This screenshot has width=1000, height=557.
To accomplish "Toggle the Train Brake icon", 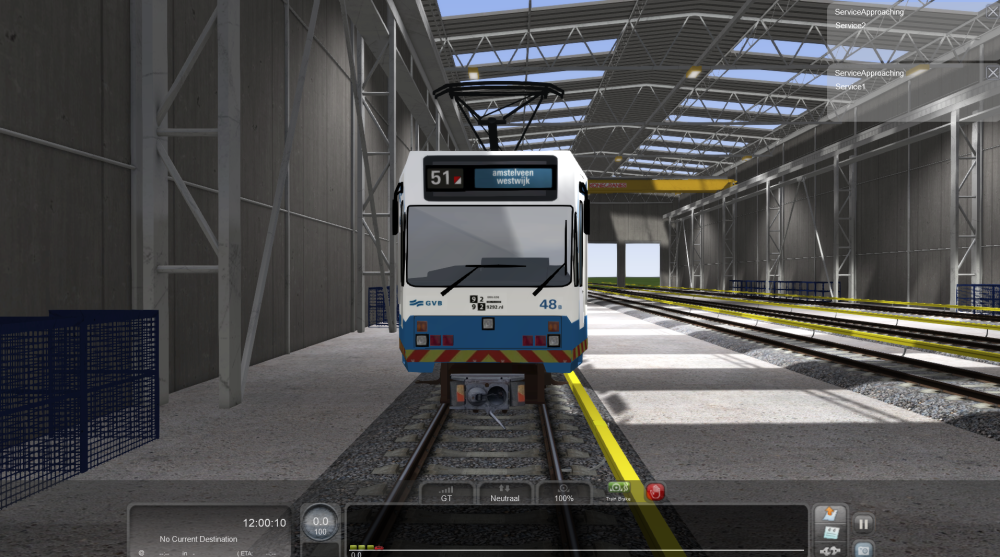I will (618, 490).
